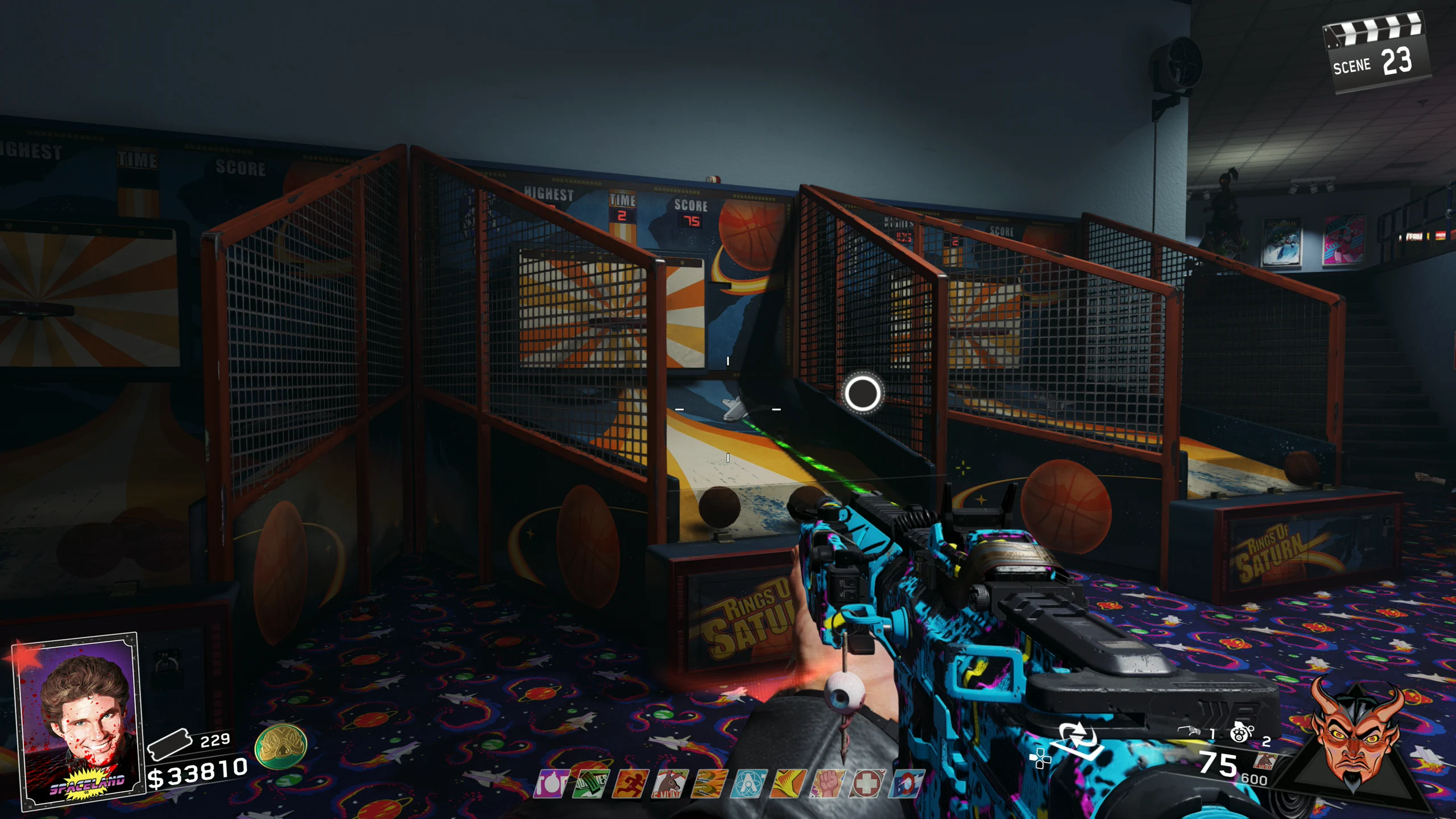Choose the Racin' Stripes running man perk
Image resolution: width=1456 pixels, height=819 pixels.
pos(630,784)
